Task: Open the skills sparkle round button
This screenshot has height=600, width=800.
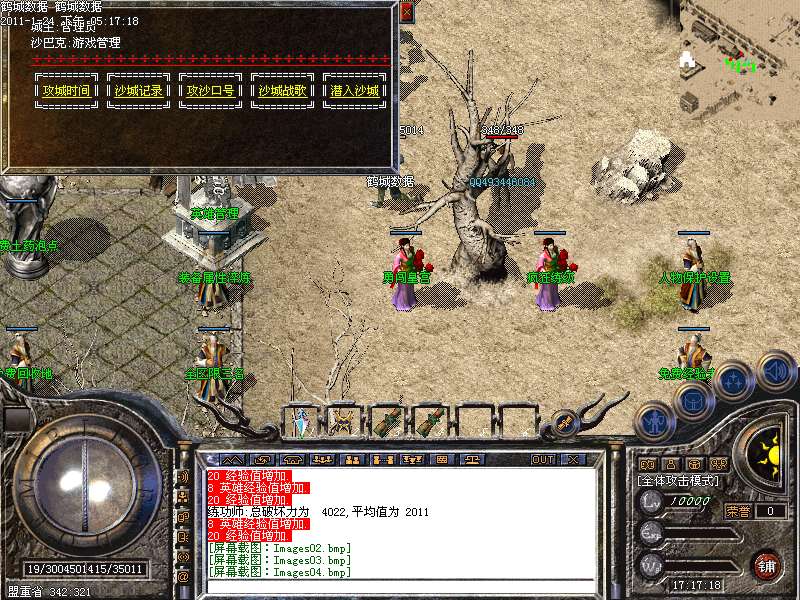Action: click(x=735, y=382)
